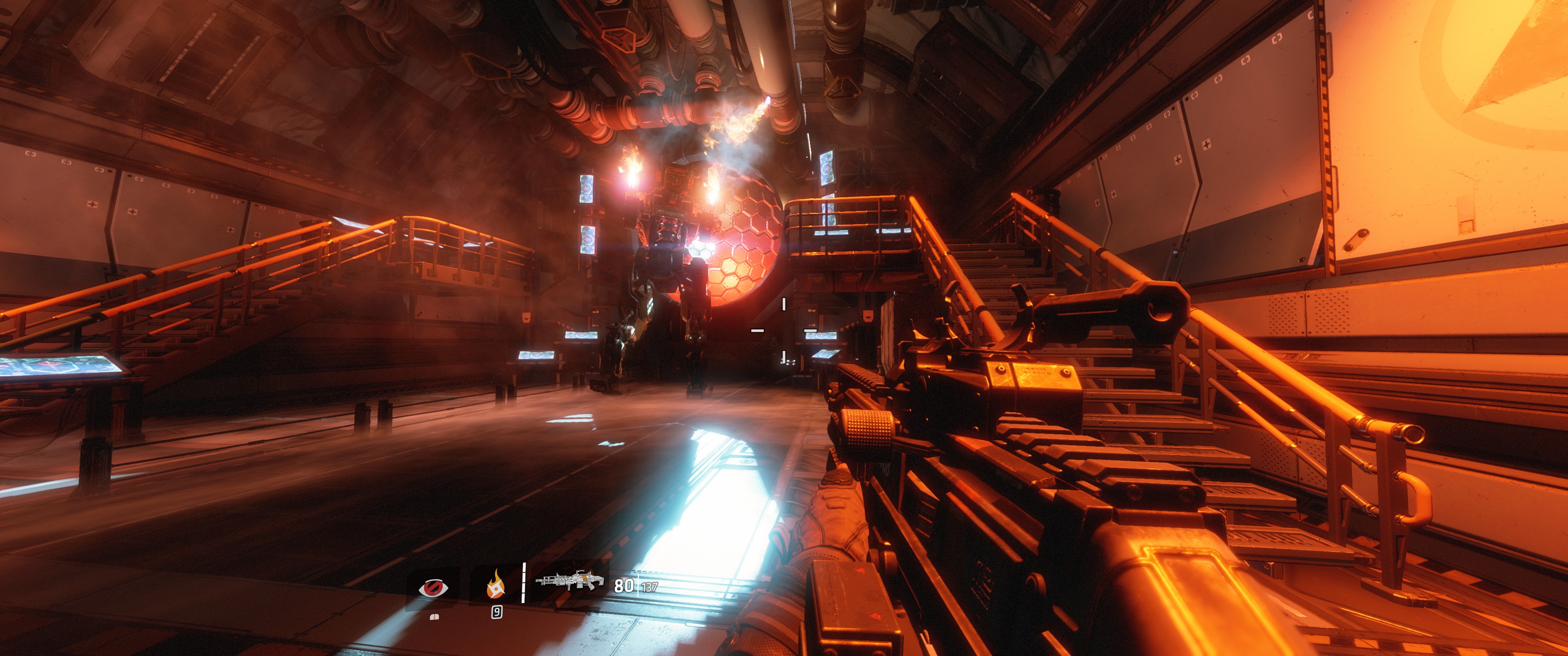This screenshot has height=656, width=1568.
Task: Activate the Cloak eye ability icon
Action: (x=433, y=587)
